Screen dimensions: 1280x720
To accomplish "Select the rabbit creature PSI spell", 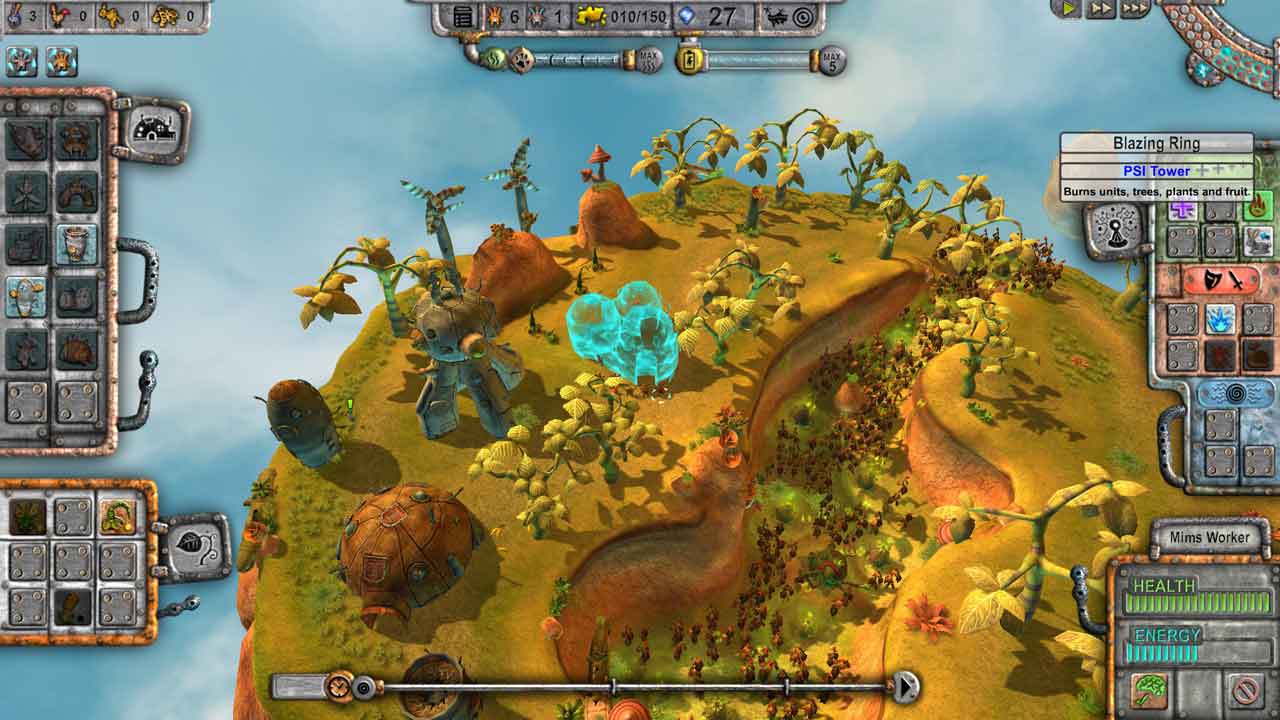I will (x=1258, y=241).
